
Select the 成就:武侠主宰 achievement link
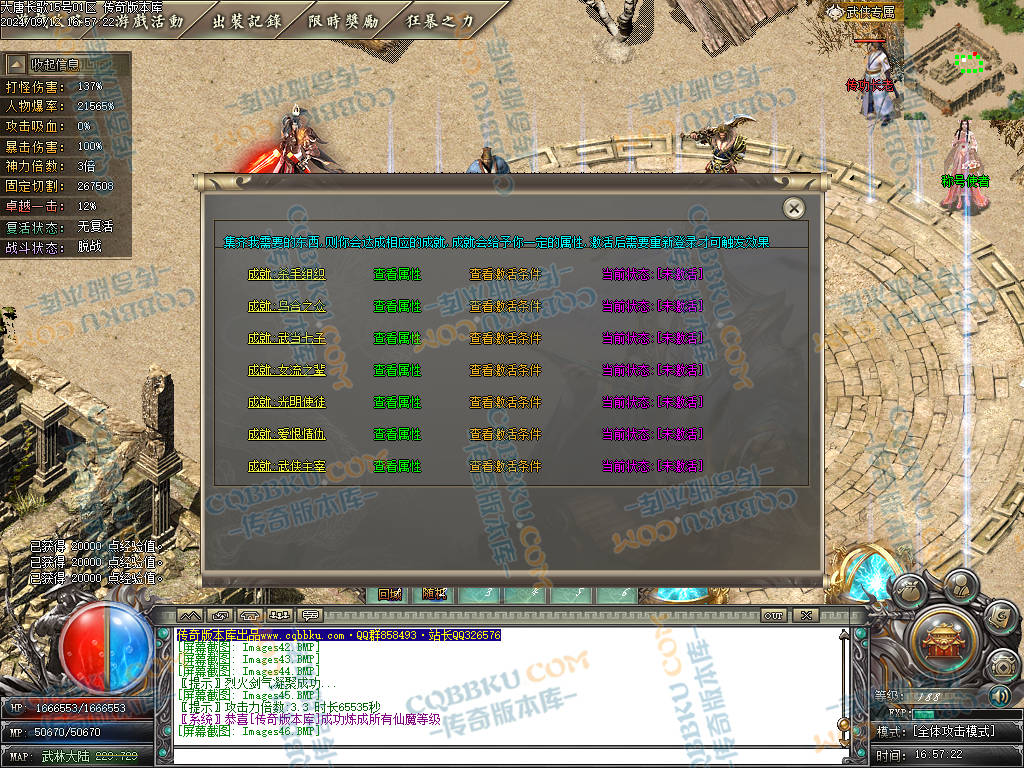tap(286, 466)
